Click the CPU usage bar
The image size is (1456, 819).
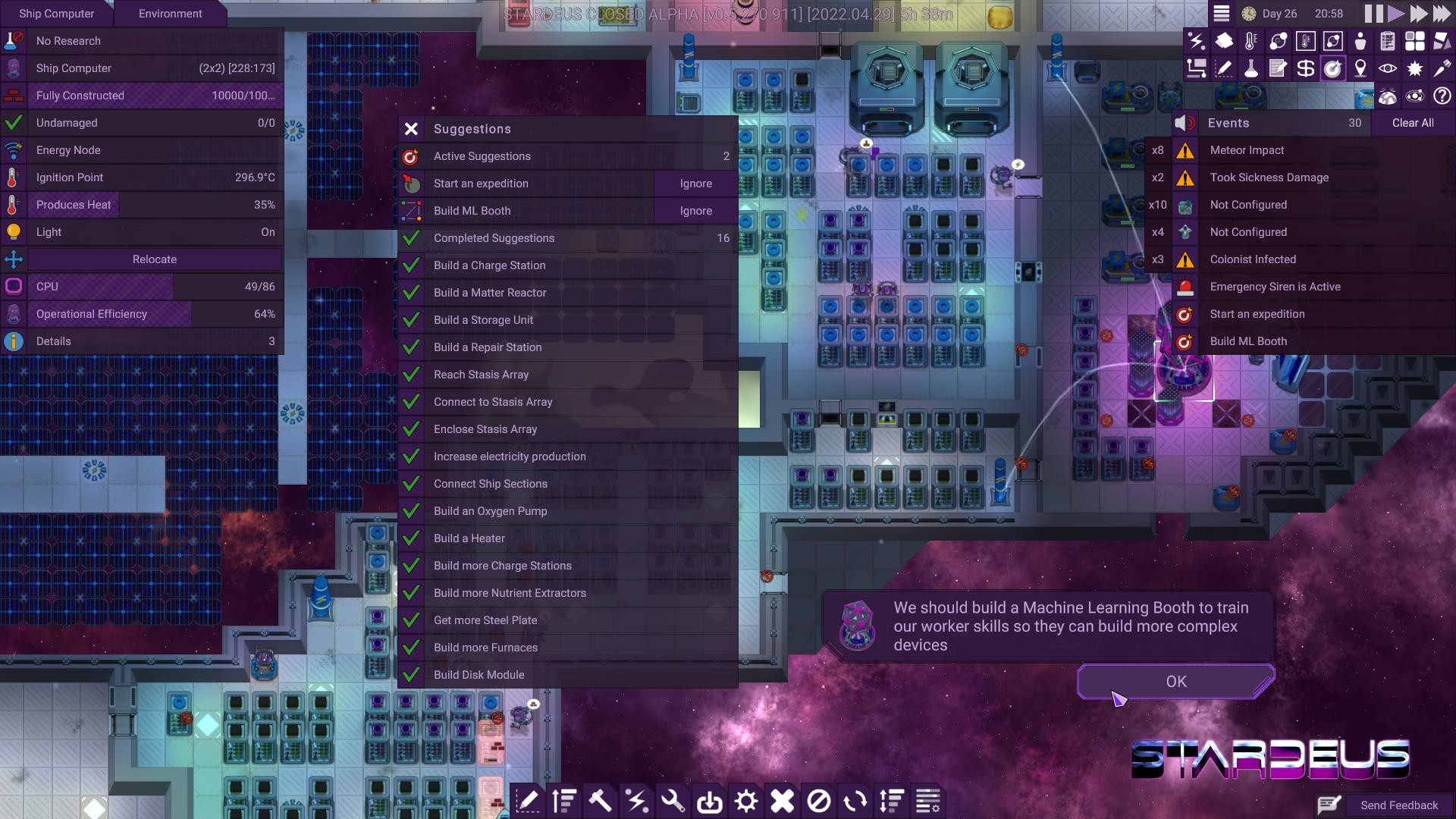(x=143, y=286)
